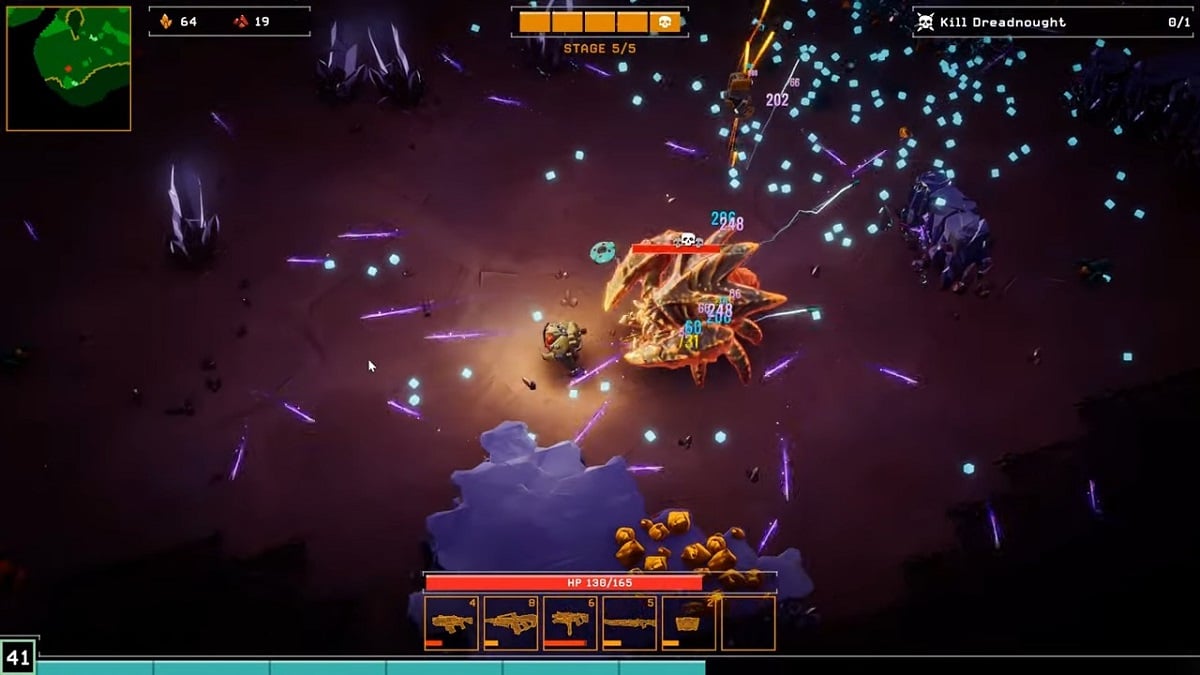Click the cave minimap
This screenshot has height=675, width=1200.
[x=68, y=68]
